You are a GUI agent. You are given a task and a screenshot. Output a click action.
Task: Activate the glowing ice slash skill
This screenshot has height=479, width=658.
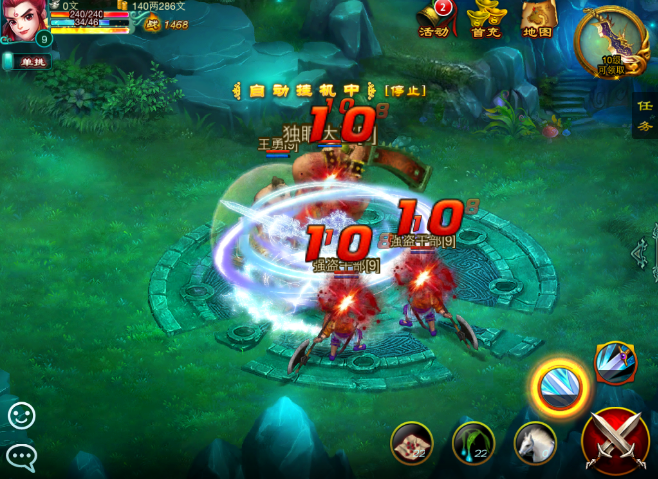pyautogui.click(x=558, y=386)
